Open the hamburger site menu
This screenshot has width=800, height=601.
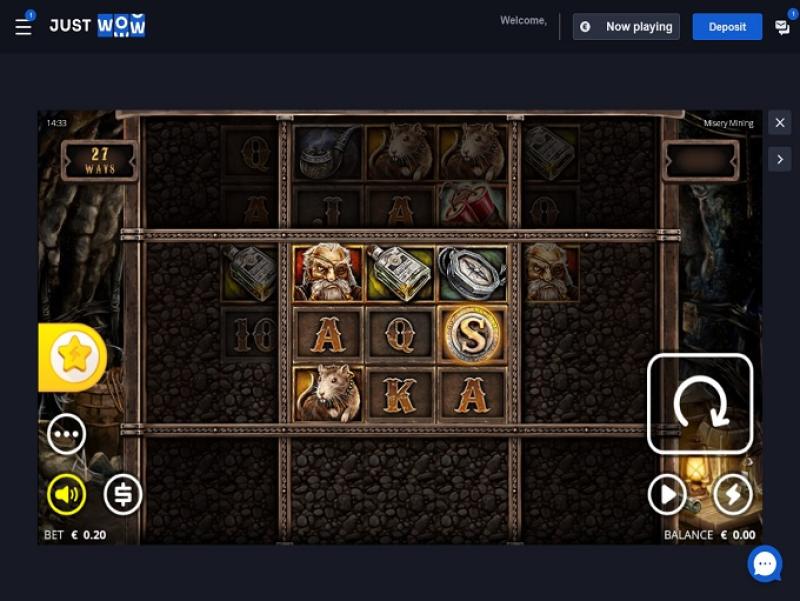[x=23, y=27]
